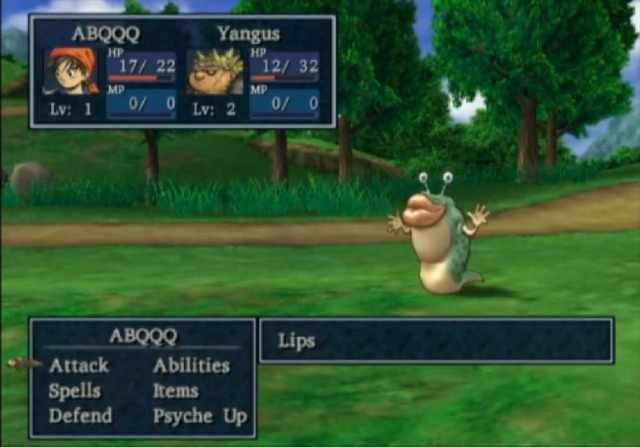
Task: Open the Spells command
Action: tap(74, 391)
